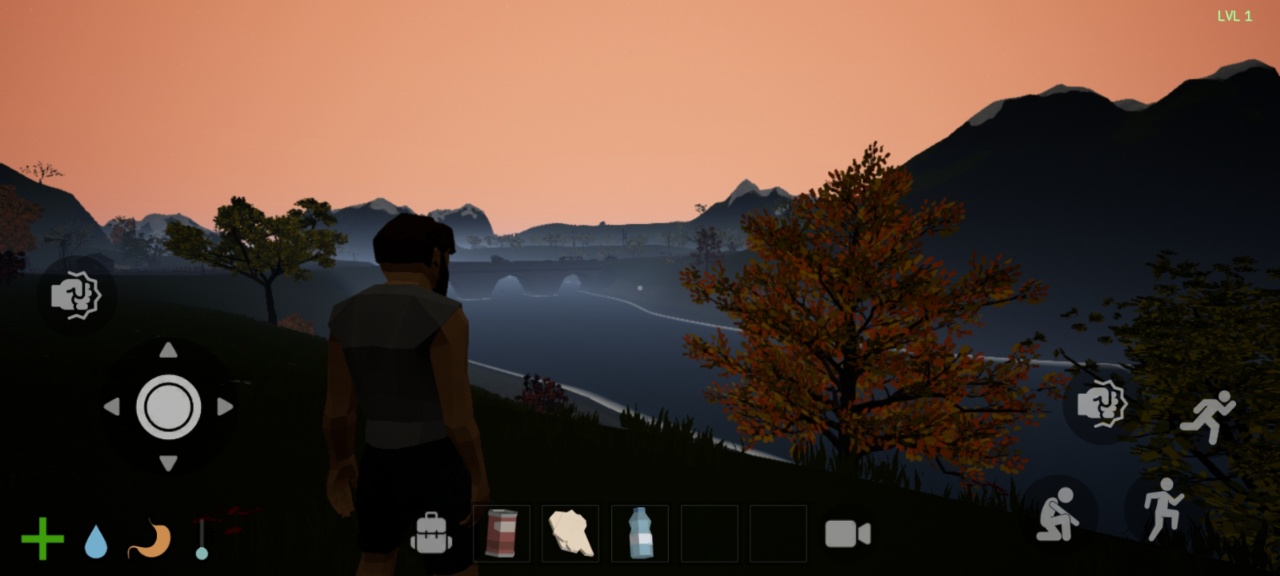Viewport: 1280px width, 576px height.
Task: Tap the joystick's right arrow
Action: 225,407
